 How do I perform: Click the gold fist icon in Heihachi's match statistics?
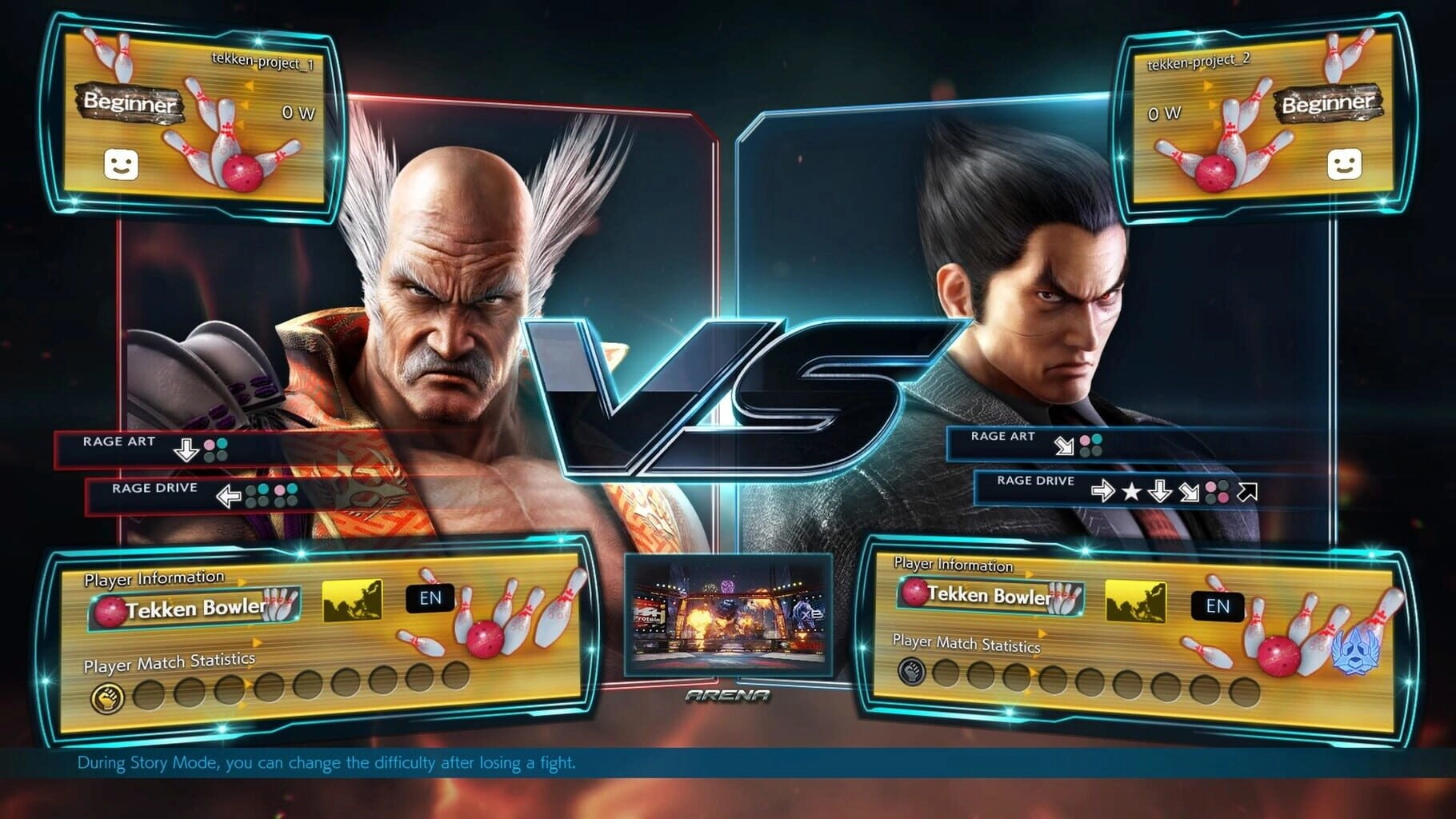click(x=108, y=698)
